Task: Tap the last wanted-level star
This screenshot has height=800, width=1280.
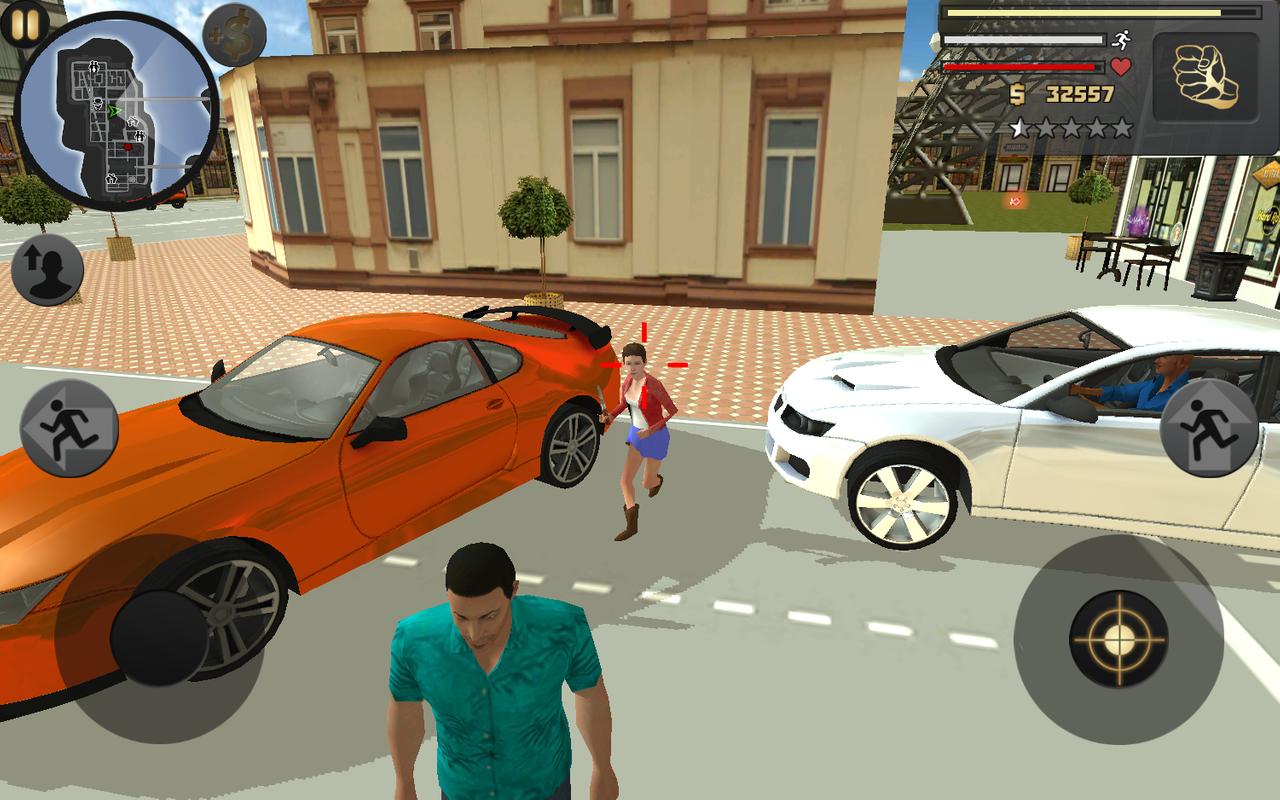Action: [x=1122, y=127]
